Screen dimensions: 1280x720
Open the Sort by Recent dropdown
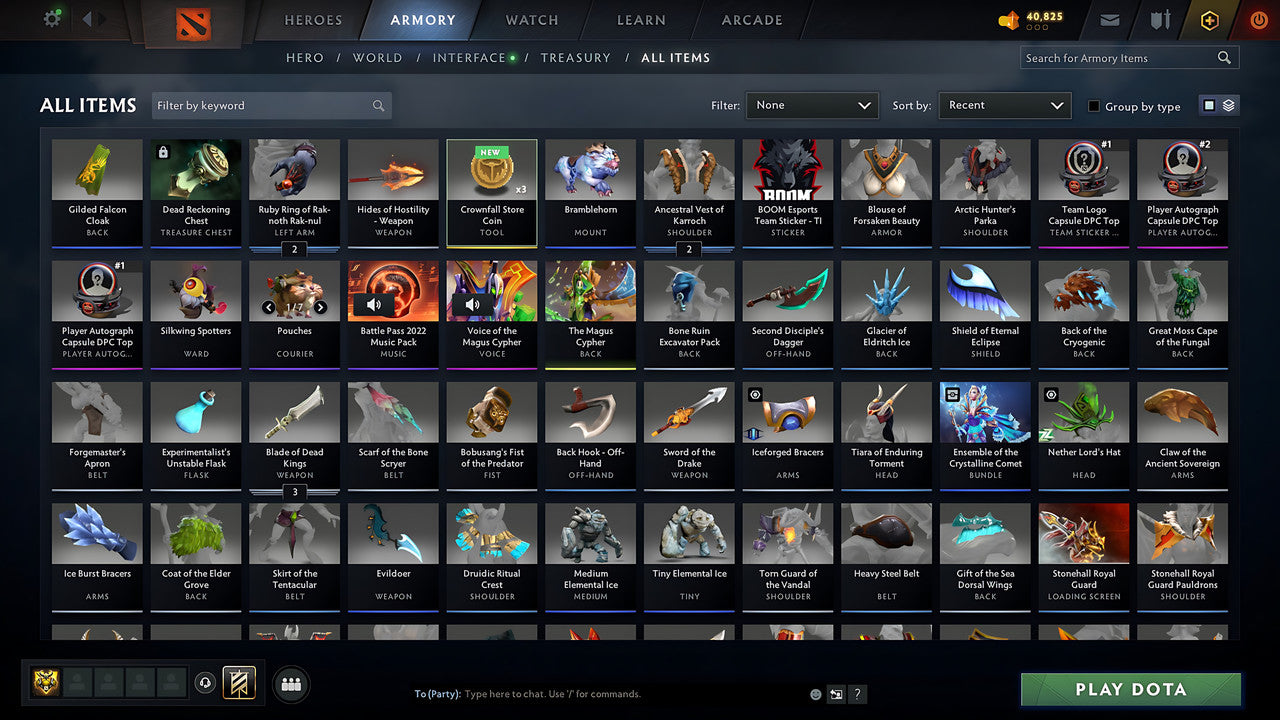point(1004,105)
